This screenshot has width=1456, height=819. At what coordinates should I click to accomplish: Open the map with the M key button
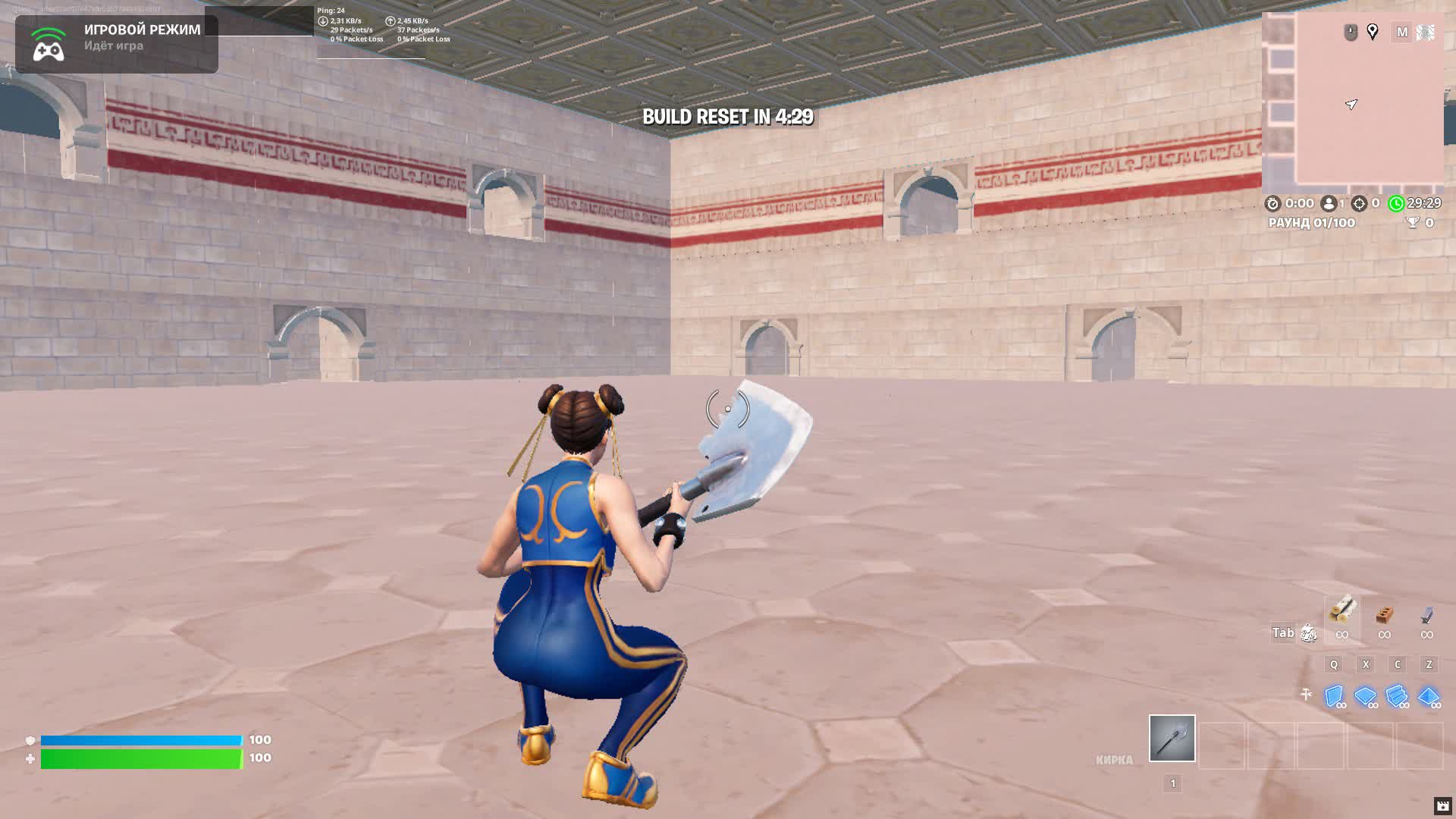click(x=1402, y=33)
